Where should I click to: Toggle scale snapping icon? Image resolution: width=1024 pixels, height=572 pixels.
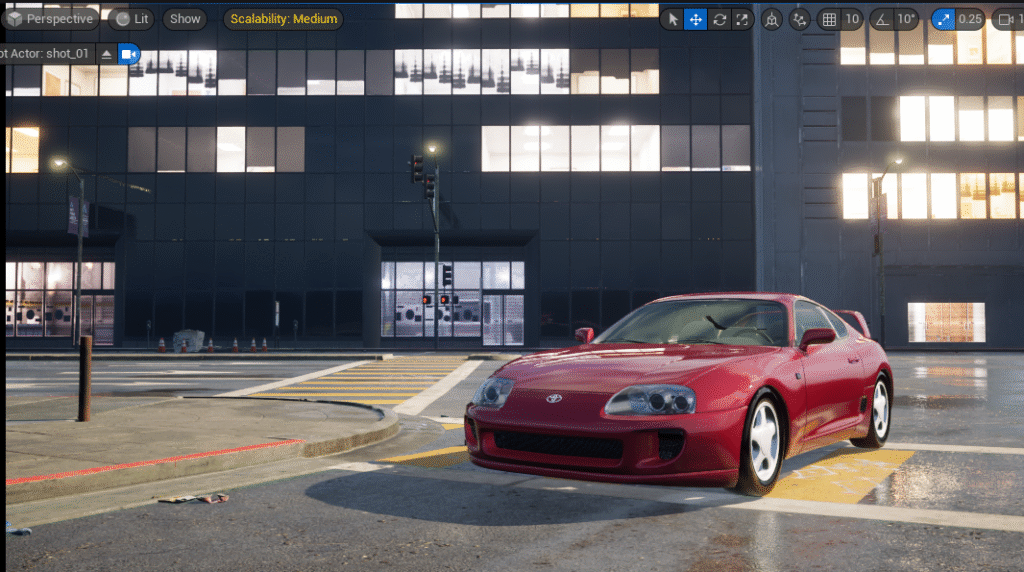point(943,19)
